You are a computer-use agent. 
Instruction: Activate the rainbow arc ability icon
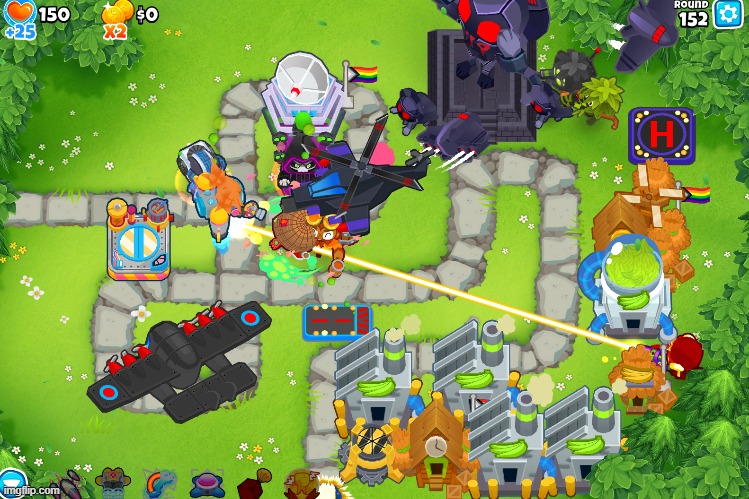coord(159,485)
